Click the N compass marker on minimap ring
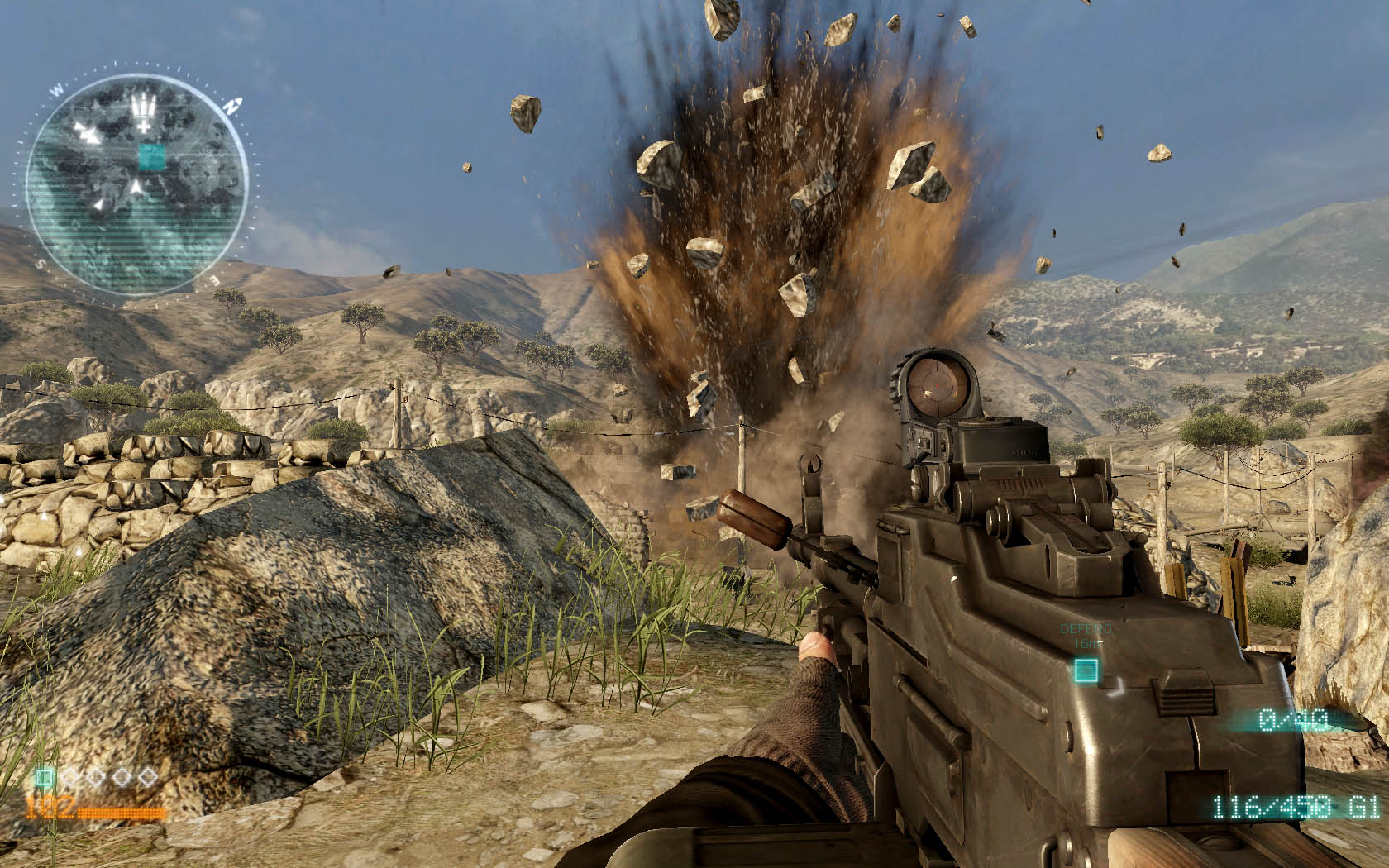This screenshot has width=1389, height=868. coord(233,106)
